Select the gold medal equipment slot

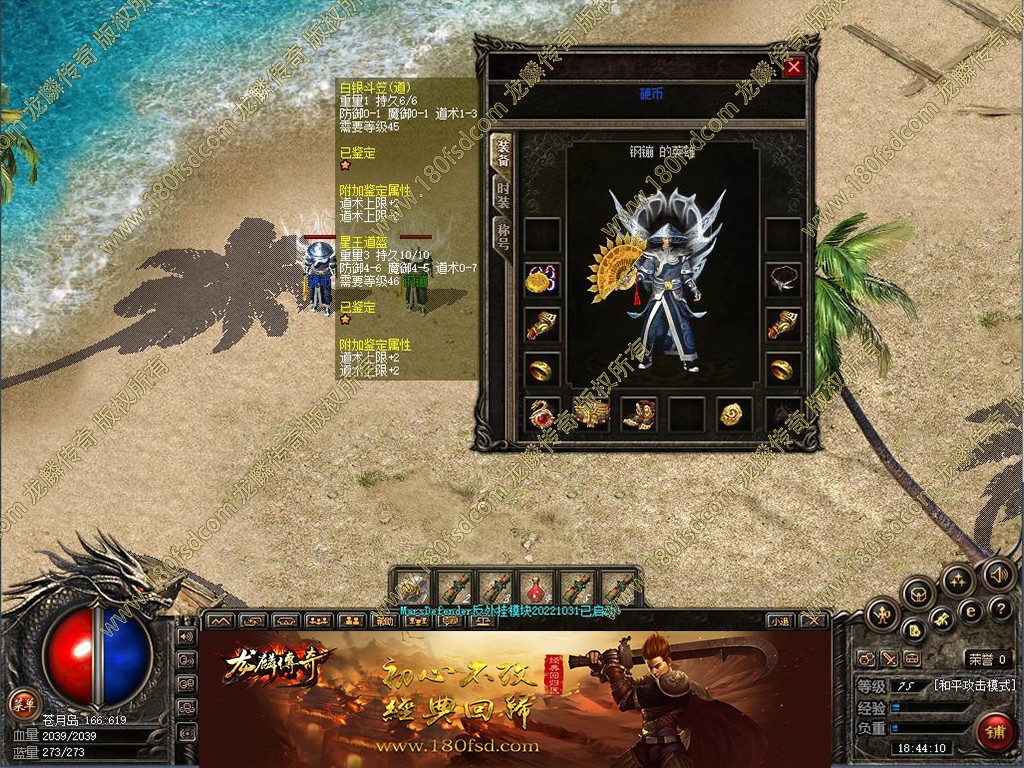542,280
